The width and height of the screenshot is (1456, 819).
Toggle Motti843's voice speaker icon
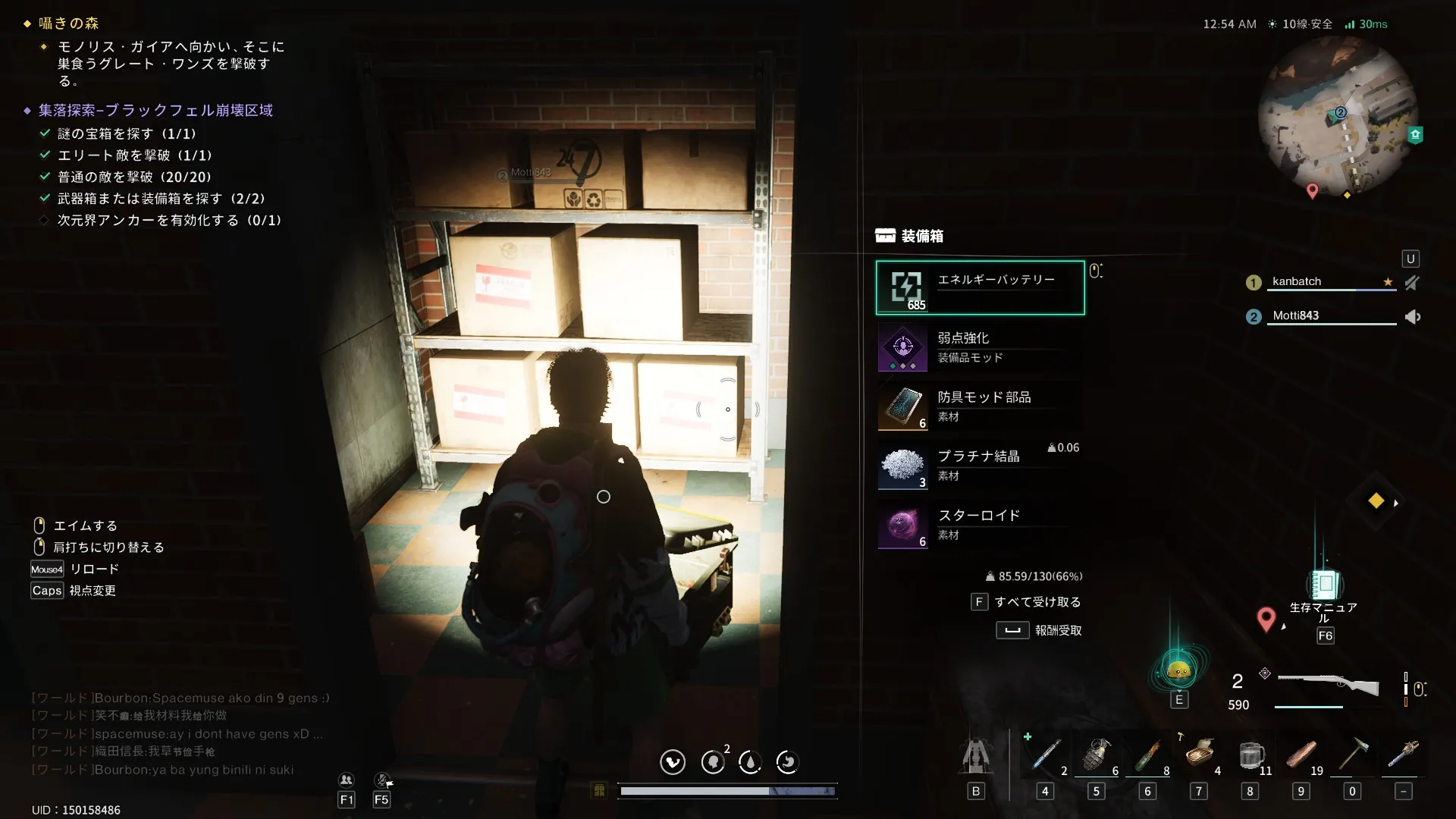click(1412, 316)
